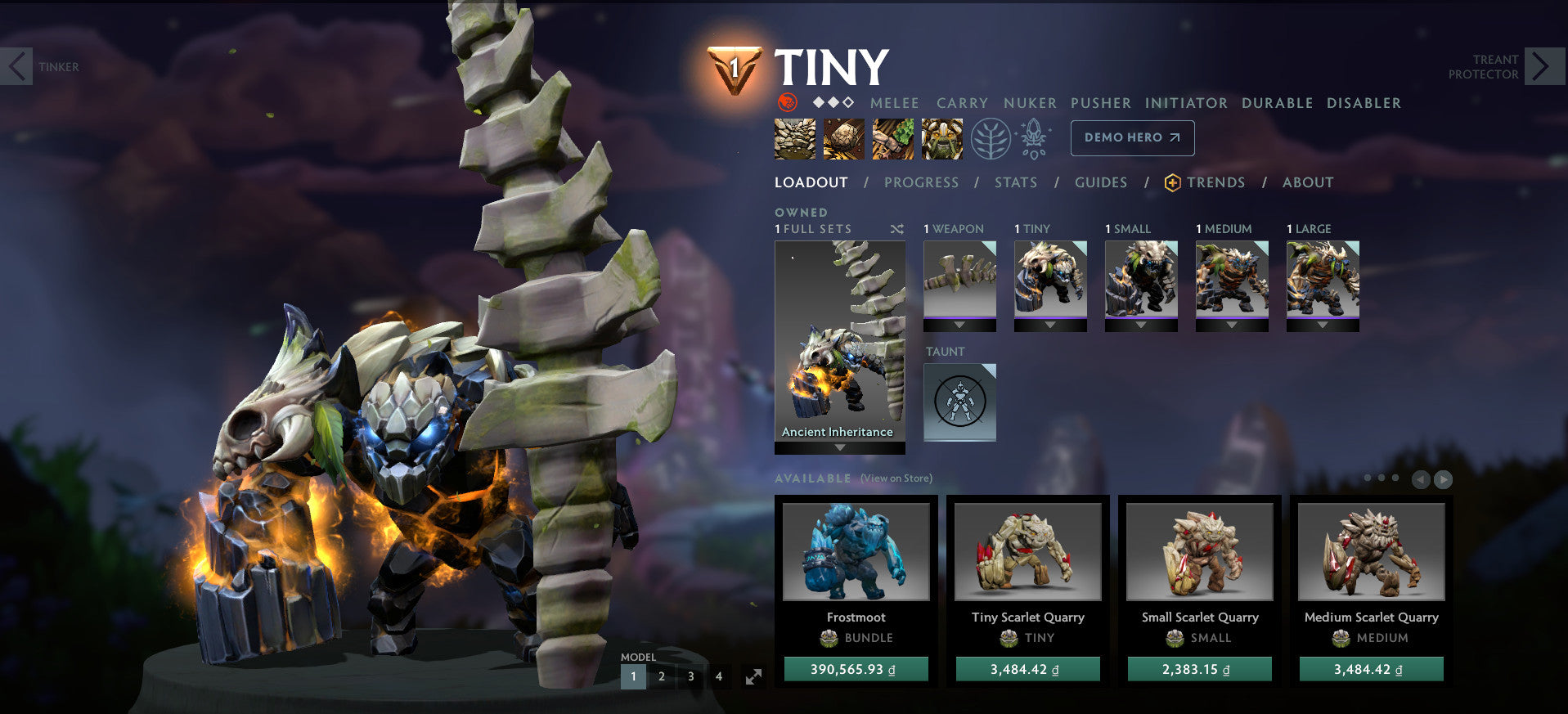Screen dimensions: 1568x714
Task: View the Tree Grab ability icon
Action: click(x=892, y=138)
